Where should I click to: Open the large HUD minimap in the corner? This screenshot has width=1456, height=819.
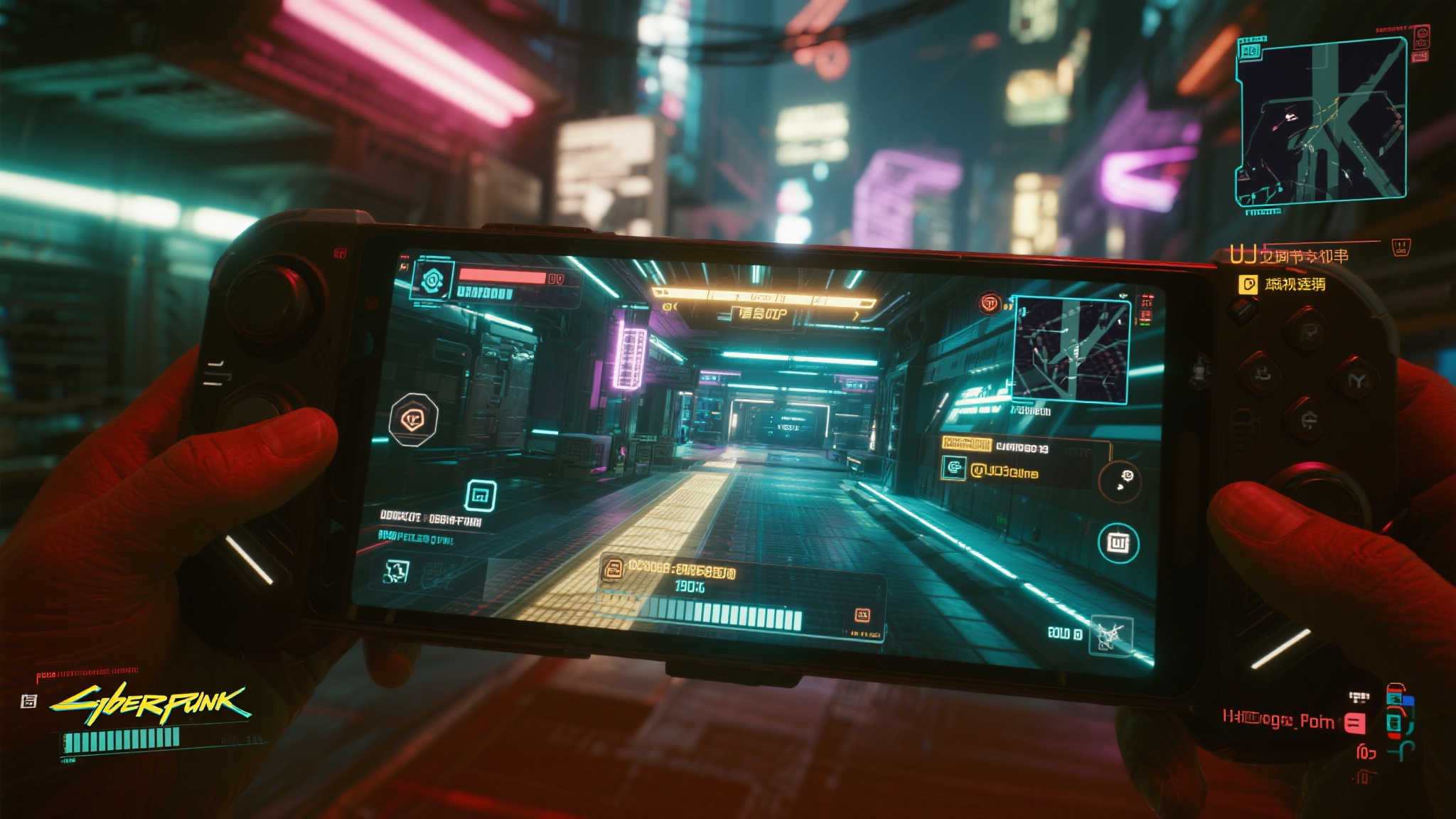pos(1323,119)
